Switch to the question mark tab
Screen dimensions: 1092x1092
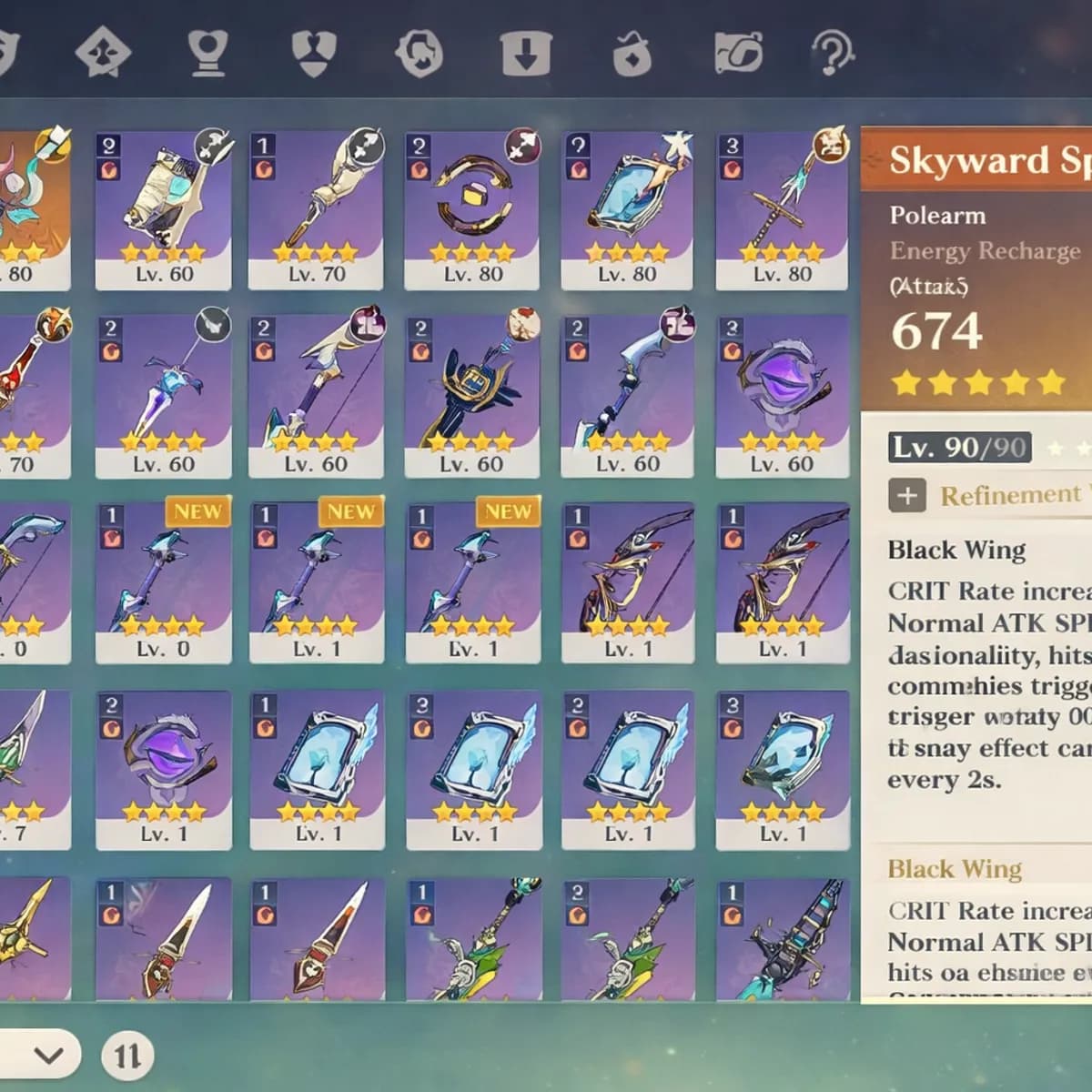(x=831, y=52)
